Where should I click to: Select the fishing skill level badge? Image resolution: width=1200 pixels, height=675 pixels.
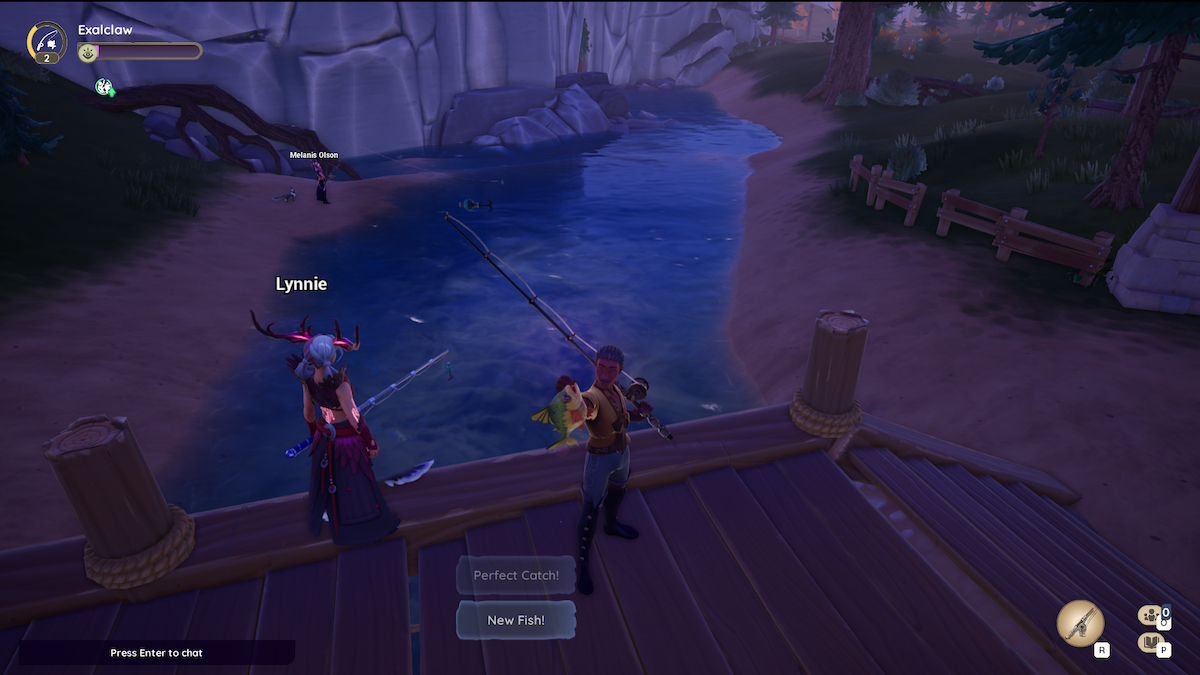coord(47,41)
